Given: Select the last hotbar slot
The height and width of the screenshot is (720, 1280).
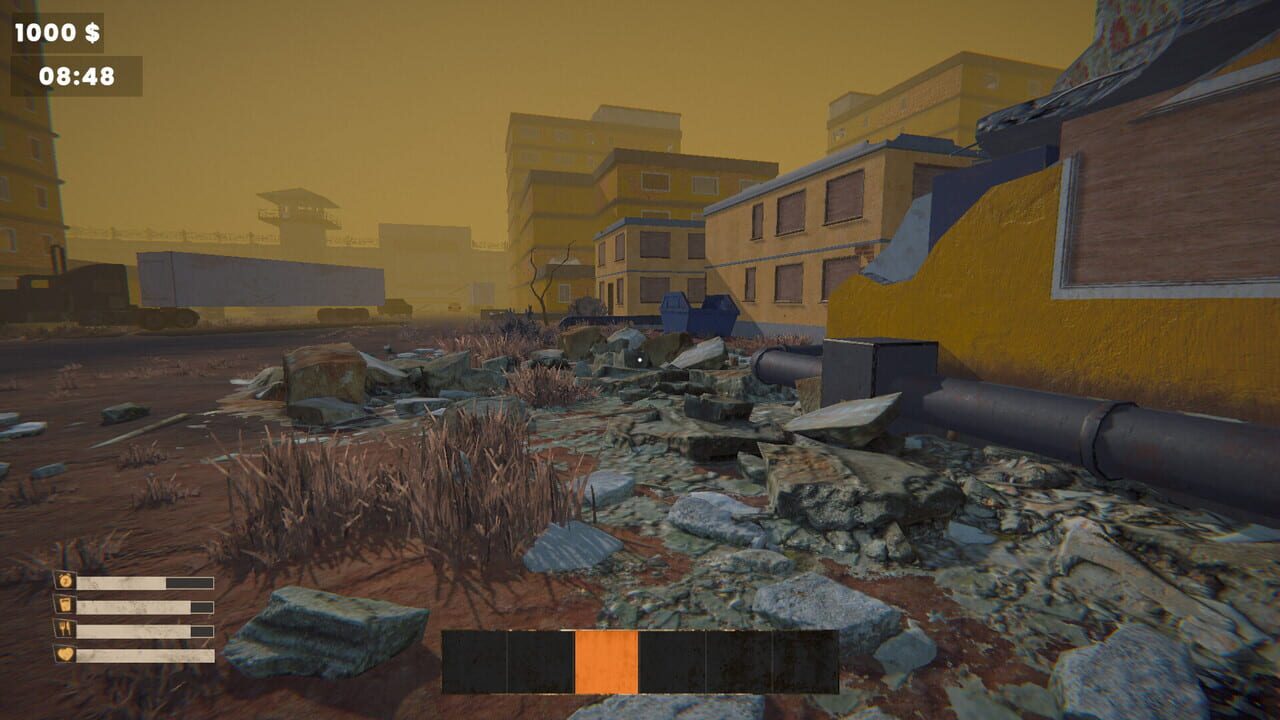Looking at the screenshot, I should 805,663.
